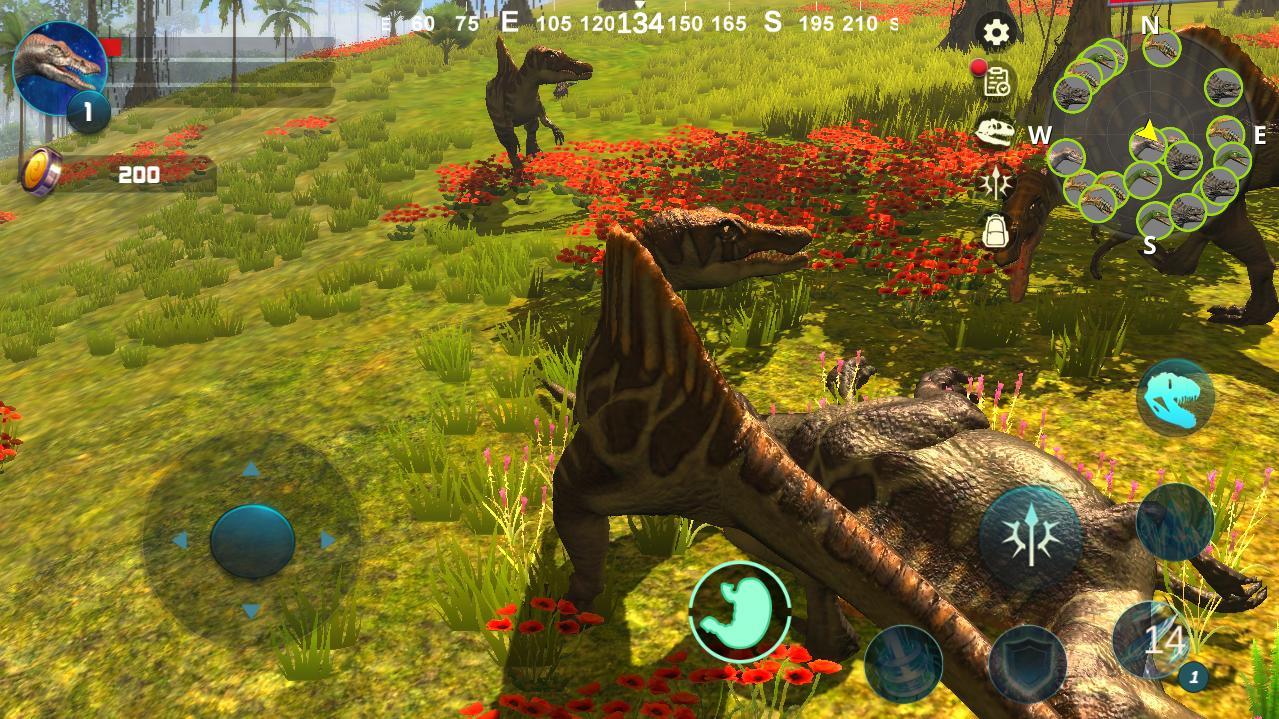1279x719 pixels.
Task: Tap the virtual joystick center knob
Action: tap(252, 541)
